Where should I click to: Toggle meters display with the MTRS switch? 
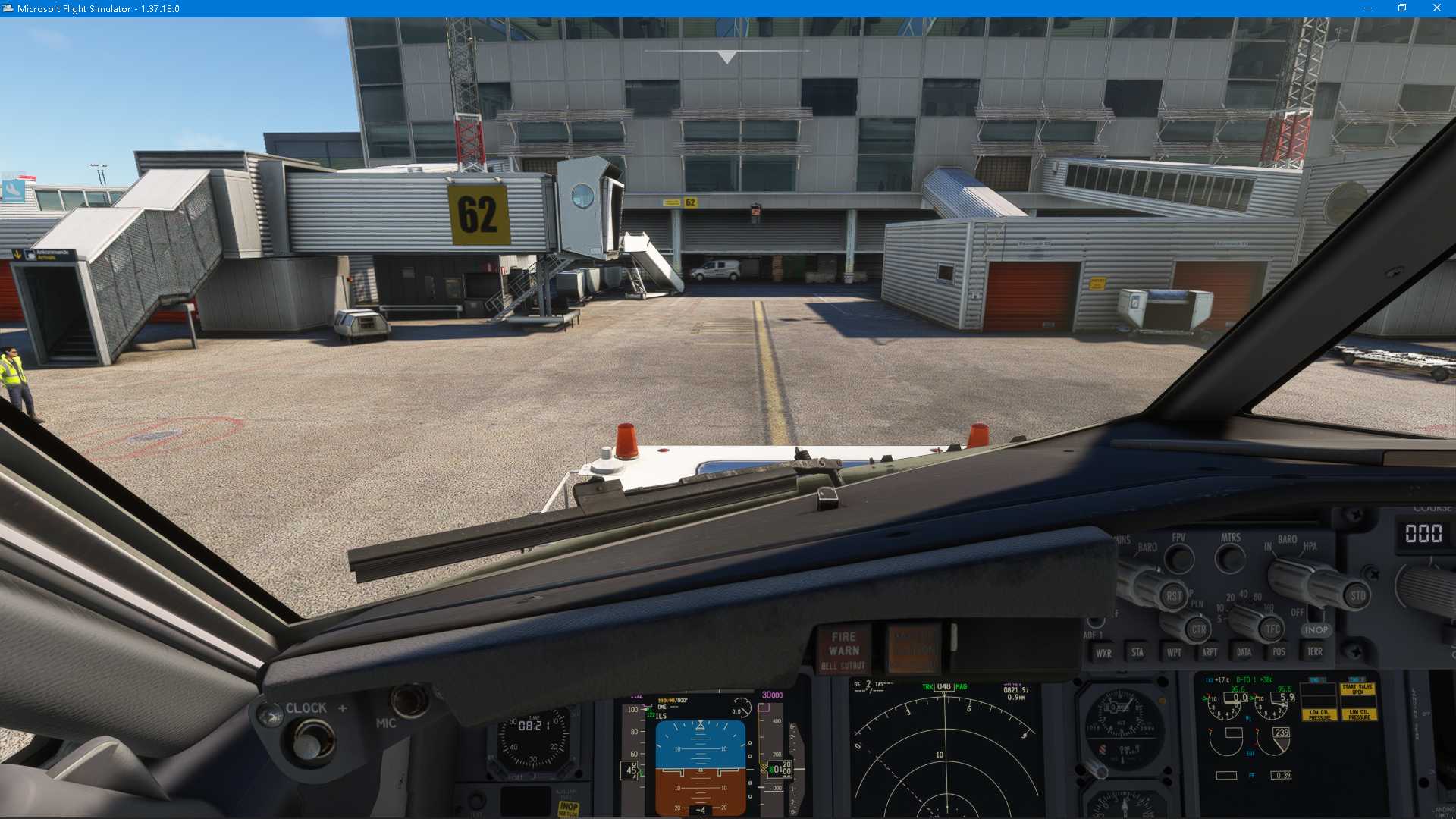[1230, 558]
